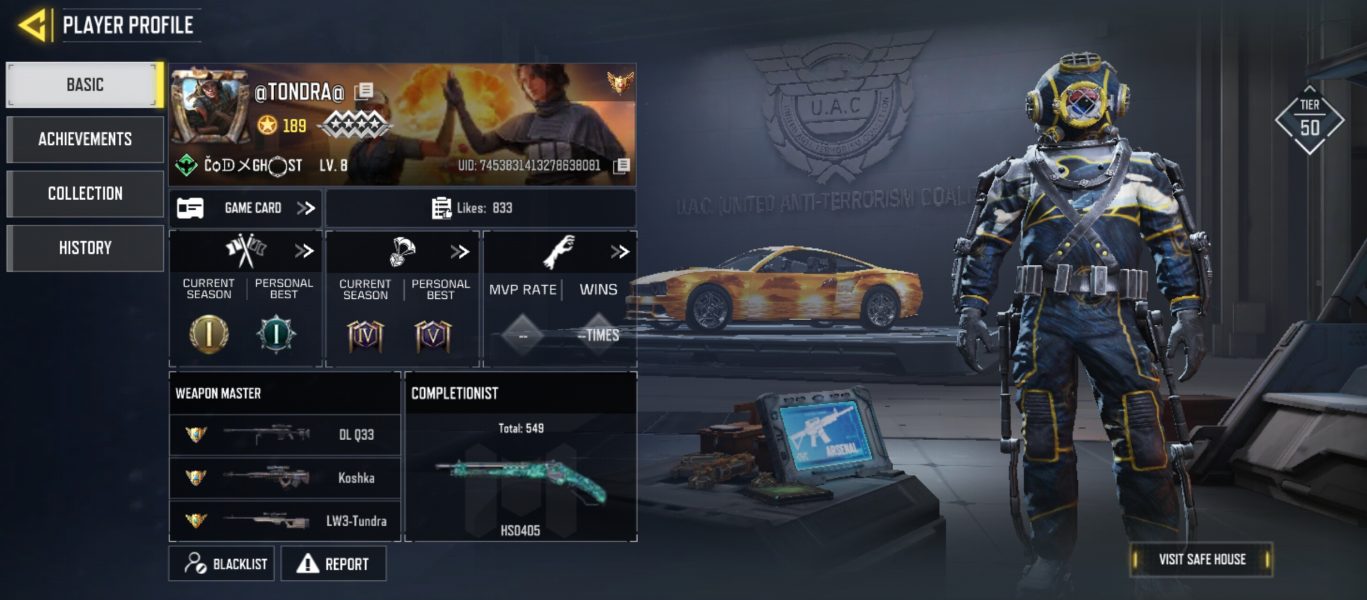
Task: Open the Collection tab
Action: pyautogui.click(x=85, y=193)
